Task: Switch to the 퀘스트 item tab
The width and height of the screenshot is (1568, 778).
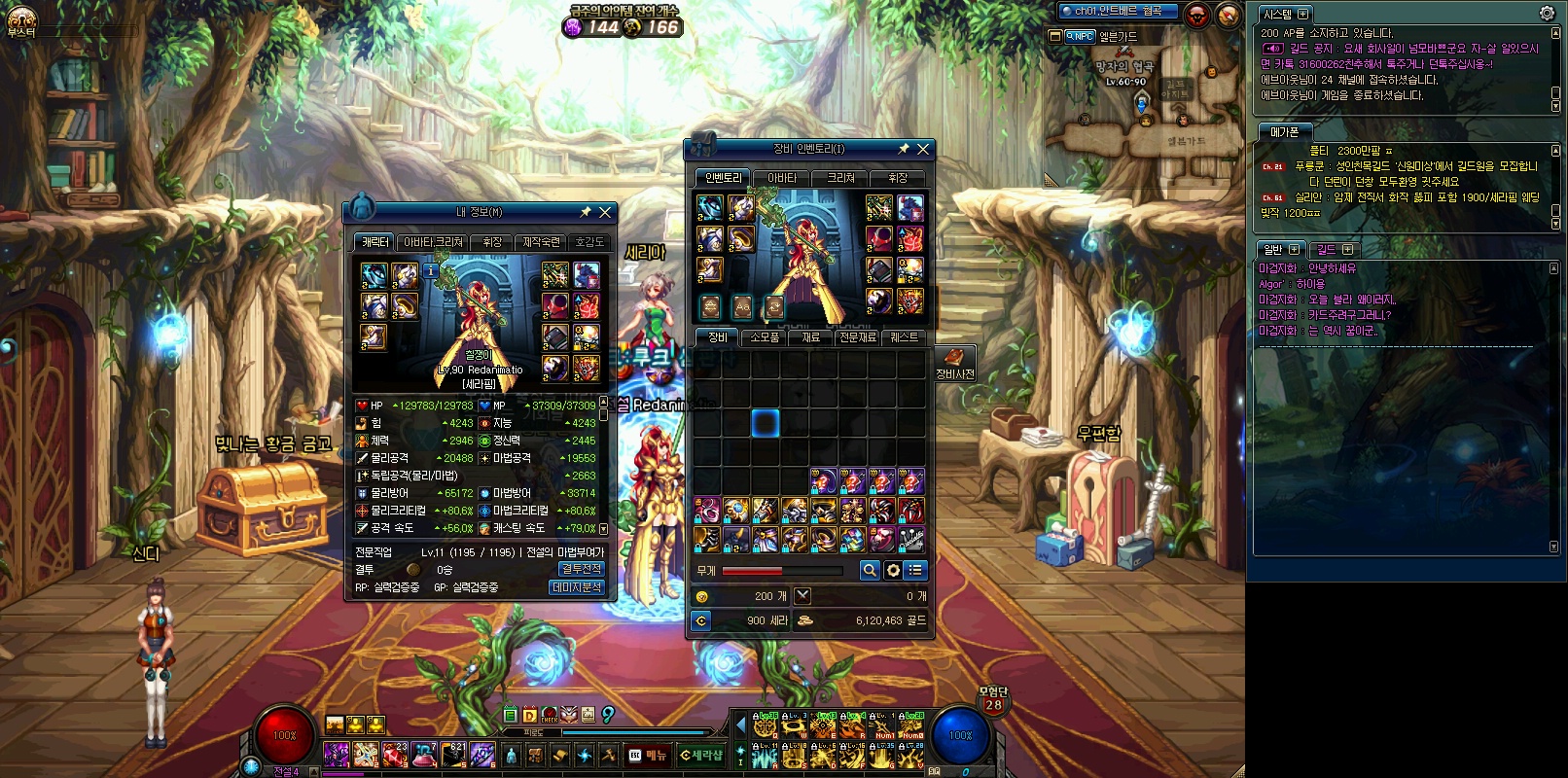Action: click(904, 337)
